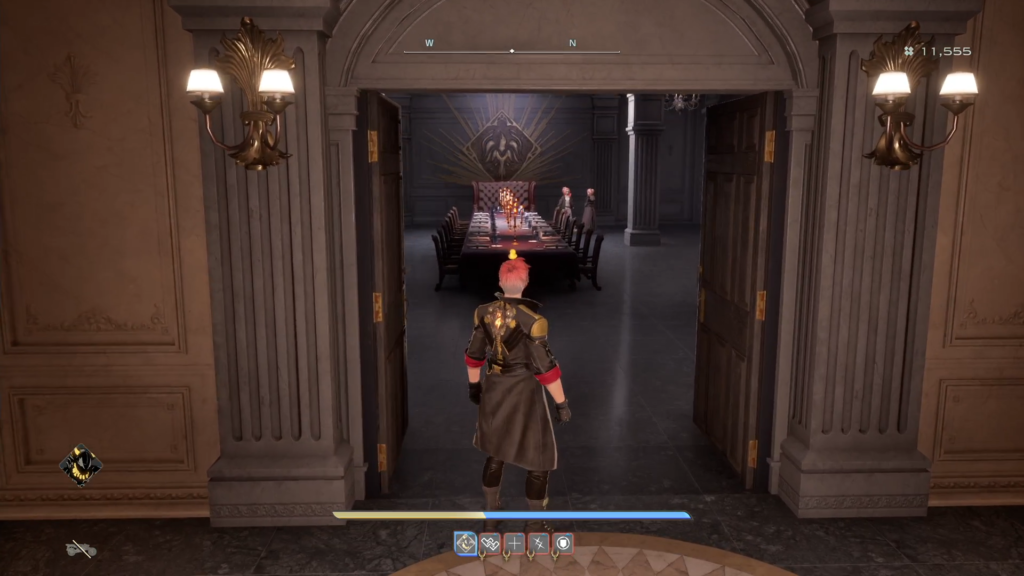
Task: Click the black and yellow diamond character portrait
Action: tap(81, 465)
